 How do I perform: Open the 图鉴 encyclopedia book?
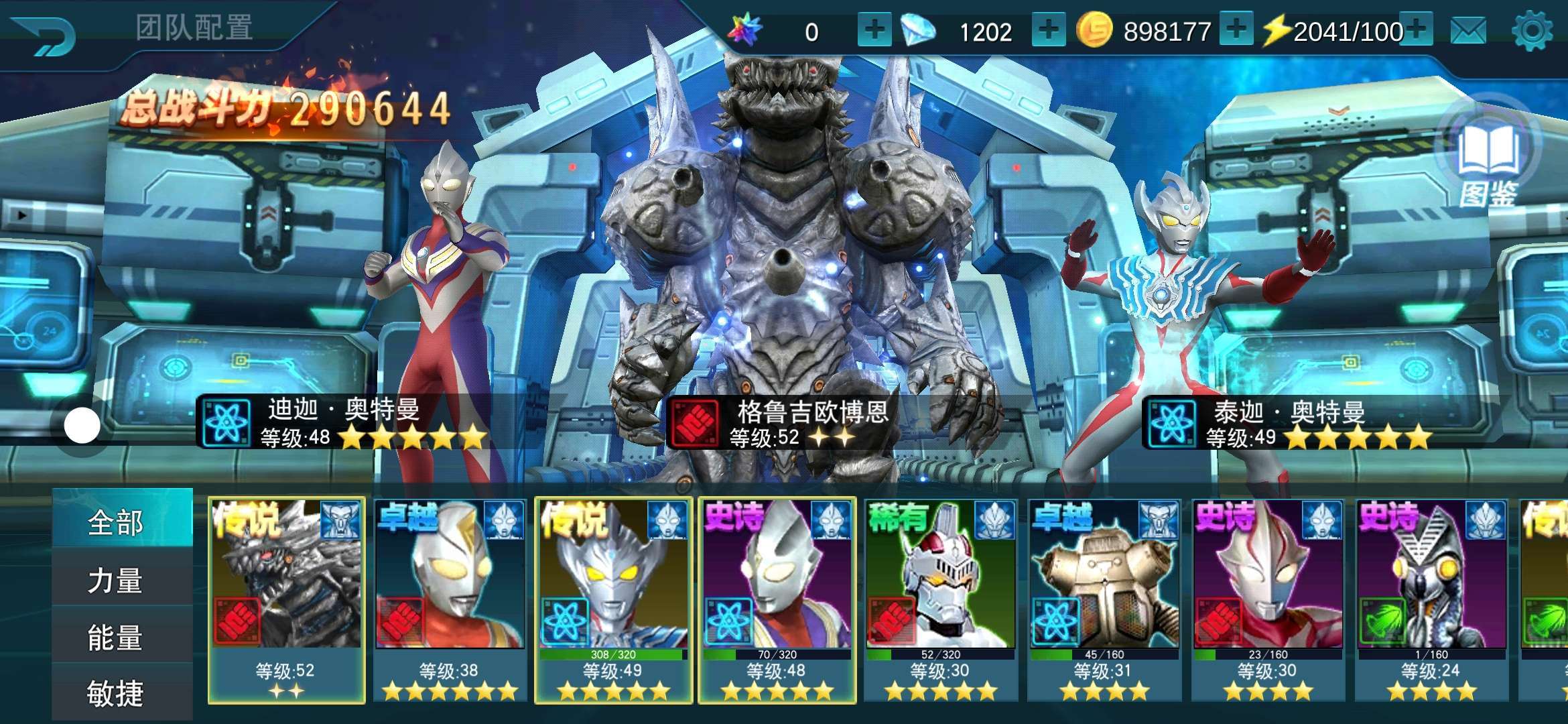coord(1488,161)
